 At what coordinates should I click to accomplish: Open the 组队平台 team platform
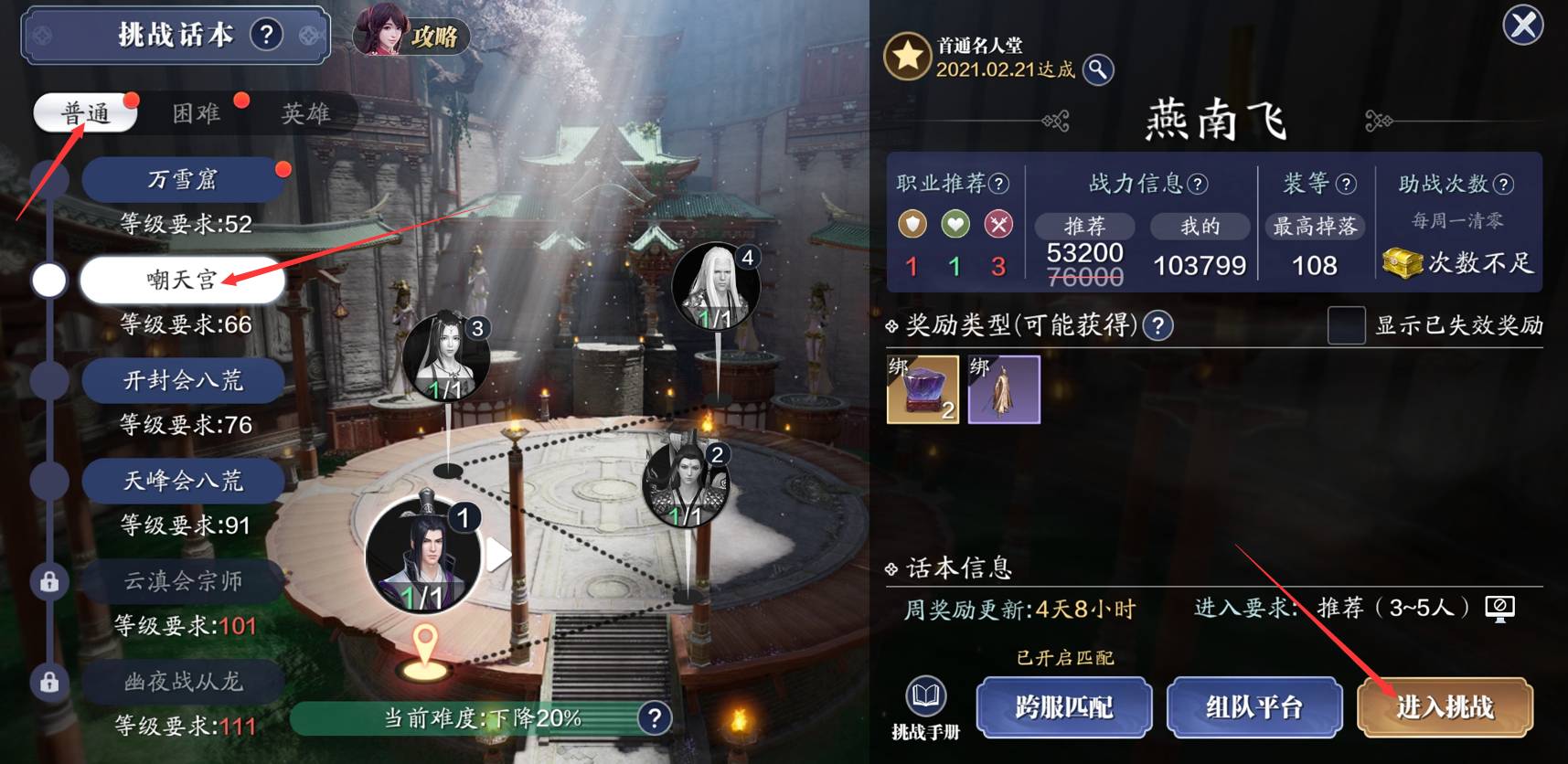[x=1253, y=706]
